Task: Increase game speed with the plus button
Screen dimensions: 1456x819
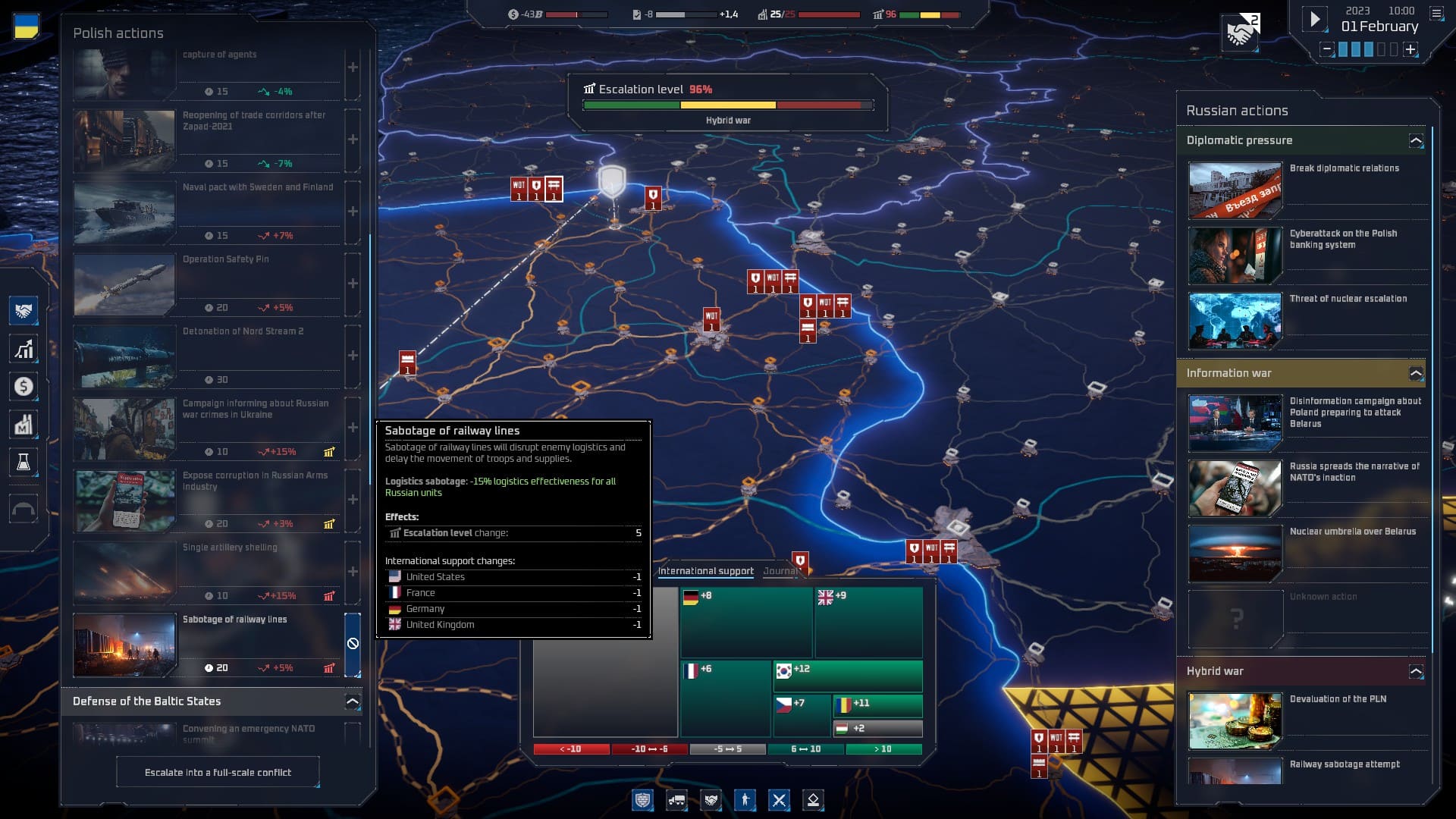Action: 1410,49
